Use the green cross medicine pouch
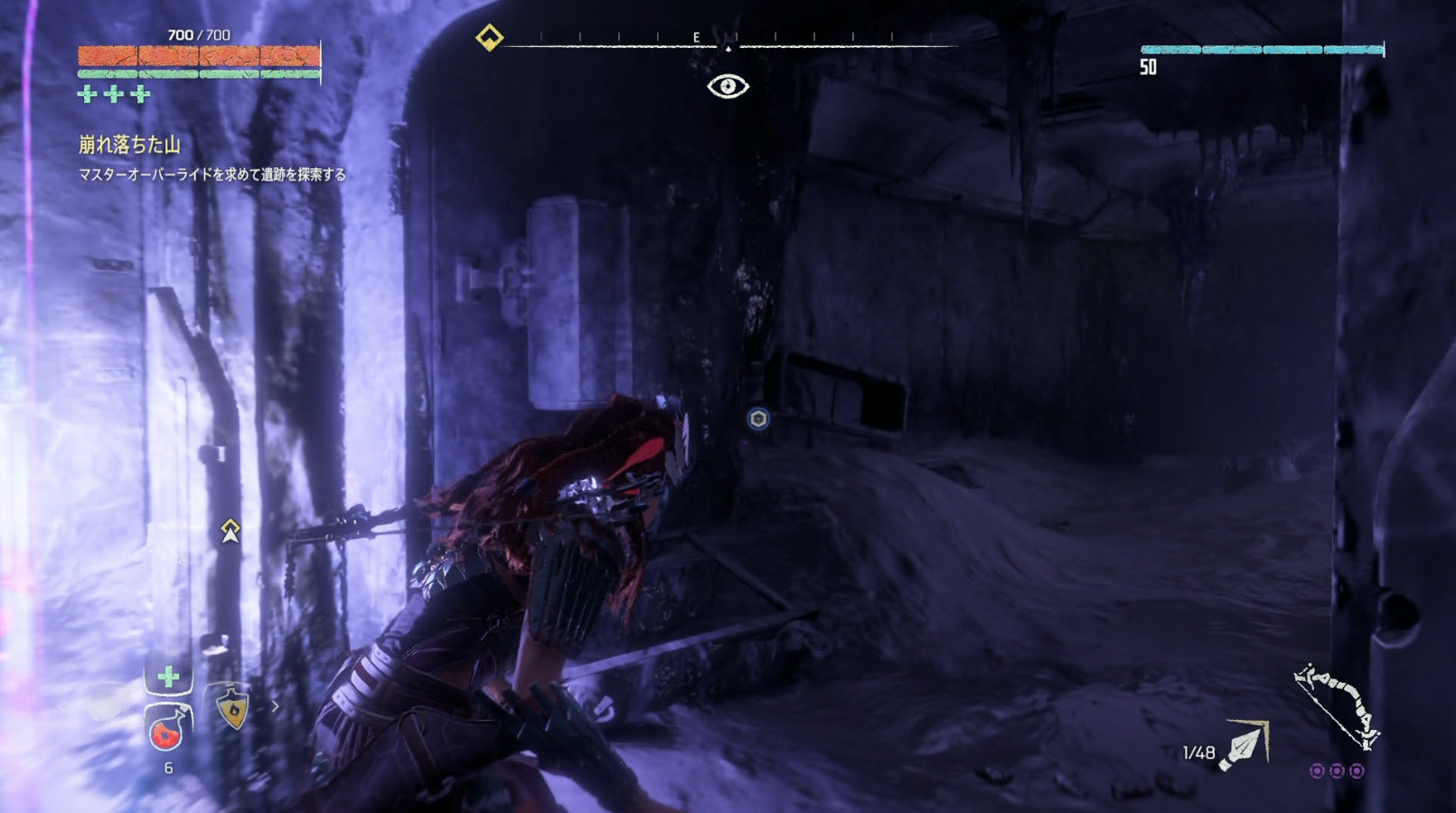1456x813 pixels. tap(168, 676)
